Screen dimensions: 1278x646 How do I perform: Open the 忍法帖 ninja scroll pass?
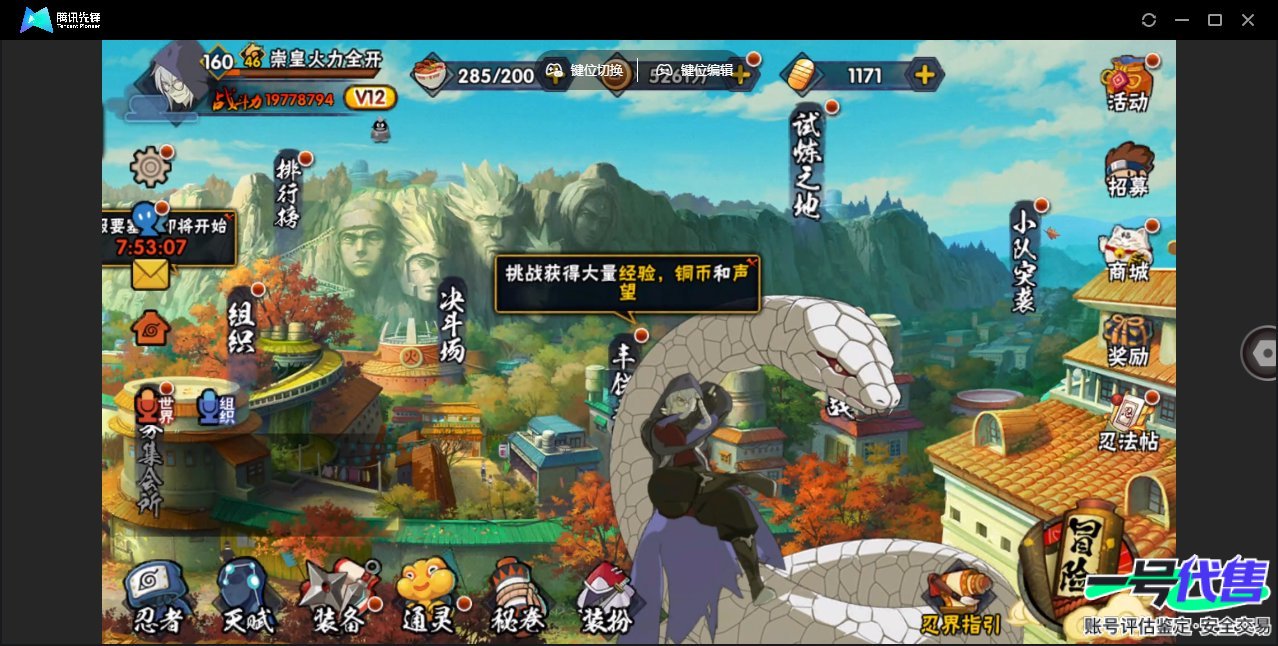1129,424
